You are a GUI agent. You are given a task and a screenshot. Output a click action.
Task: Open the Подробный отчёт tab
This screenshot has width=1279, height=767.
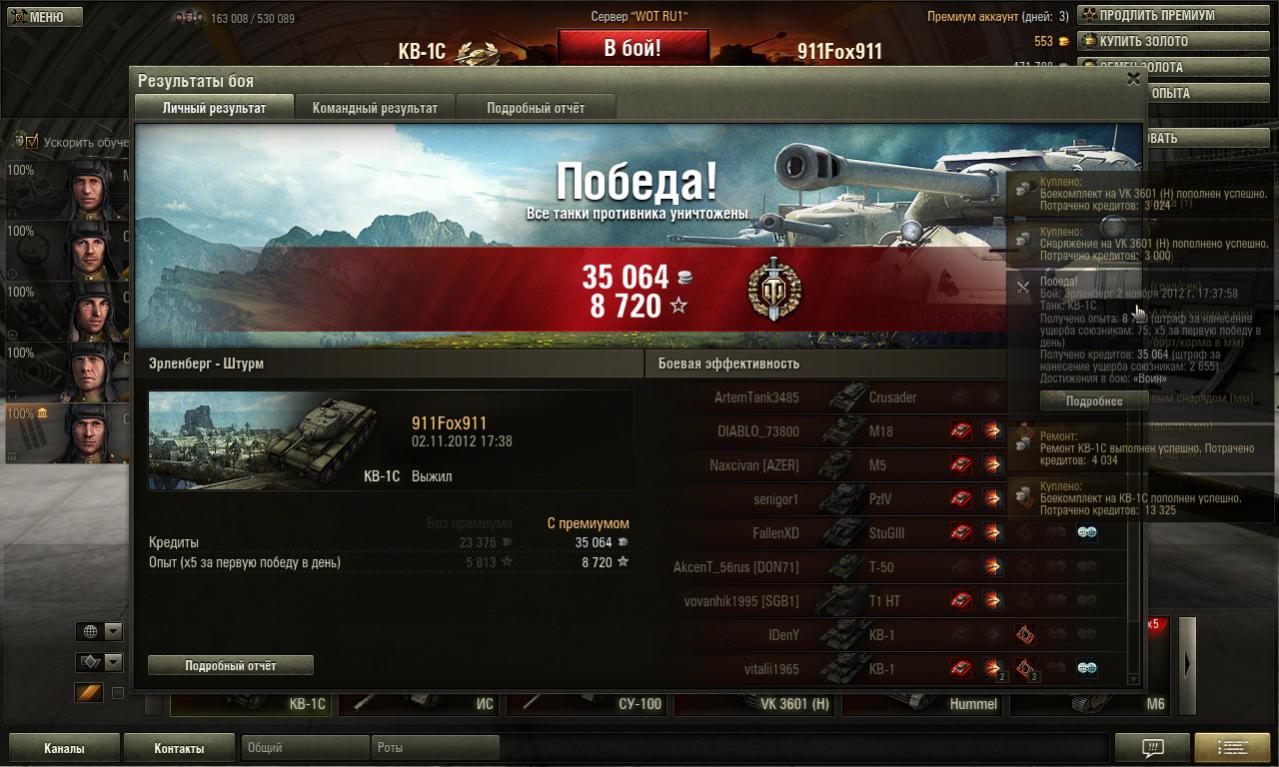click(535, 108)
